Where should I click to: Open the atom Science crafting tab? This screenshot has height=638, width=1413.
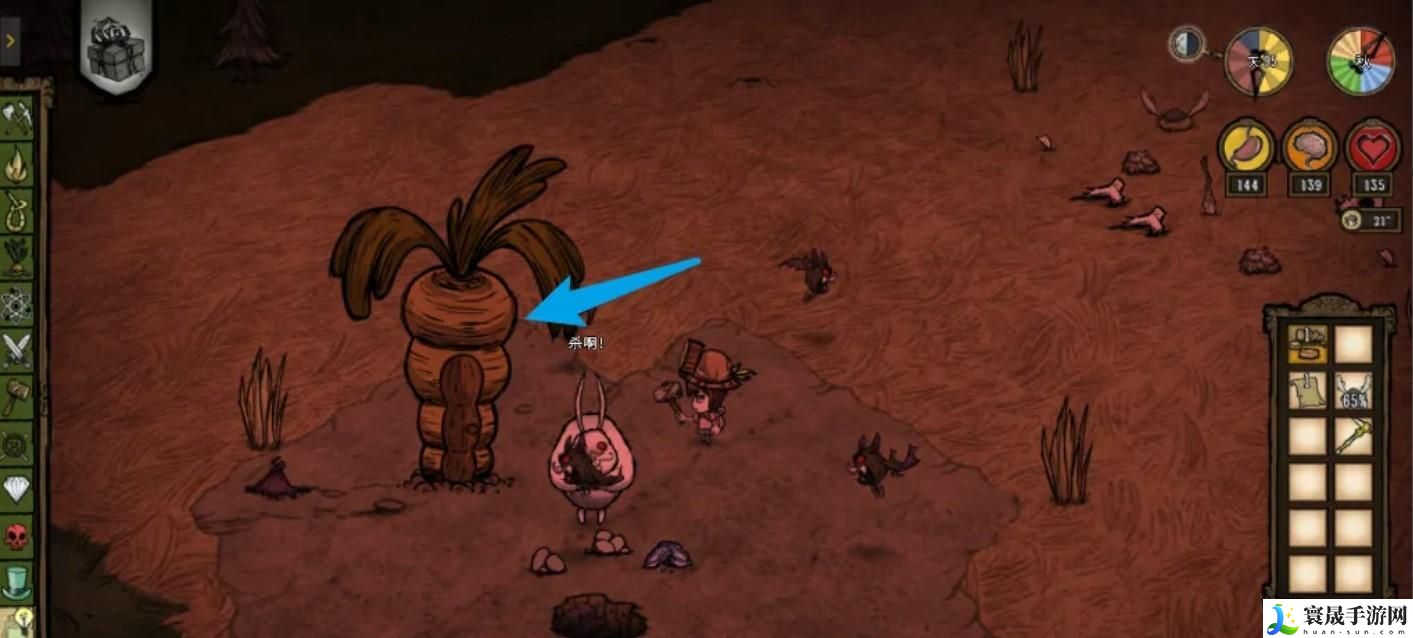(x=17, y=303)
